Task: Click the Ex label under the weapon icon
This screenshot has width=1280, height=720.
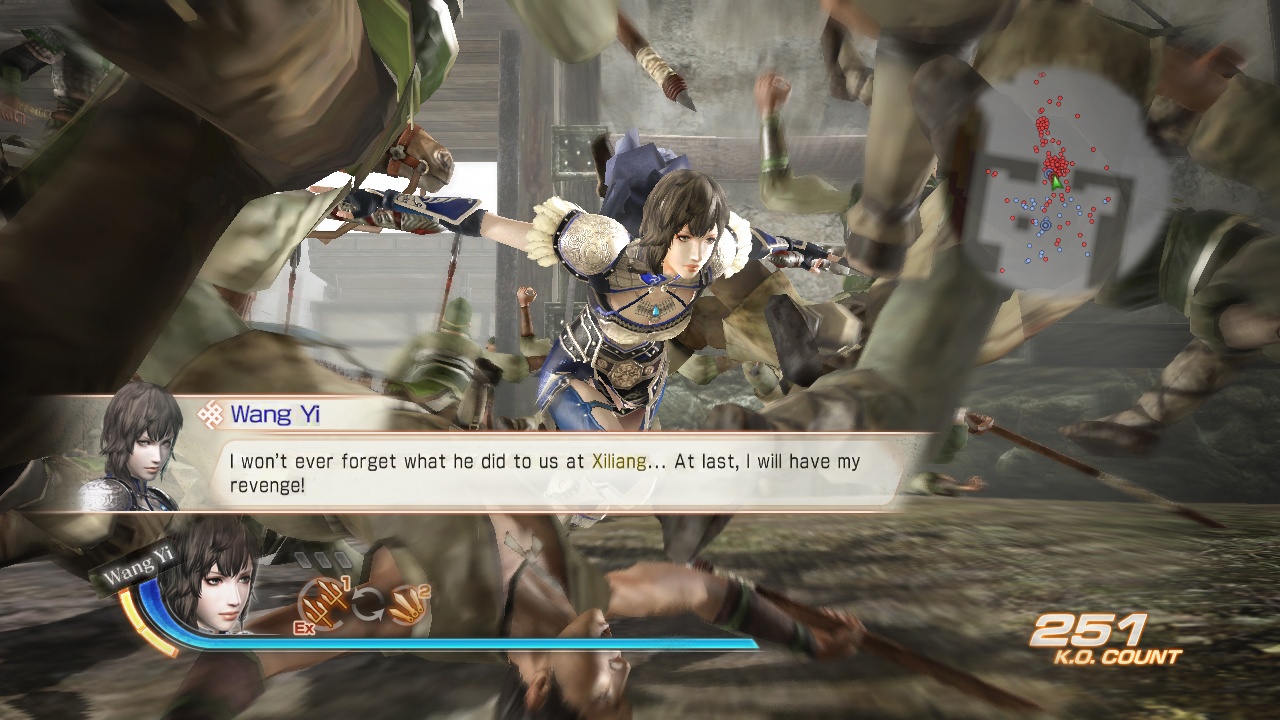Action: point(303,627)
